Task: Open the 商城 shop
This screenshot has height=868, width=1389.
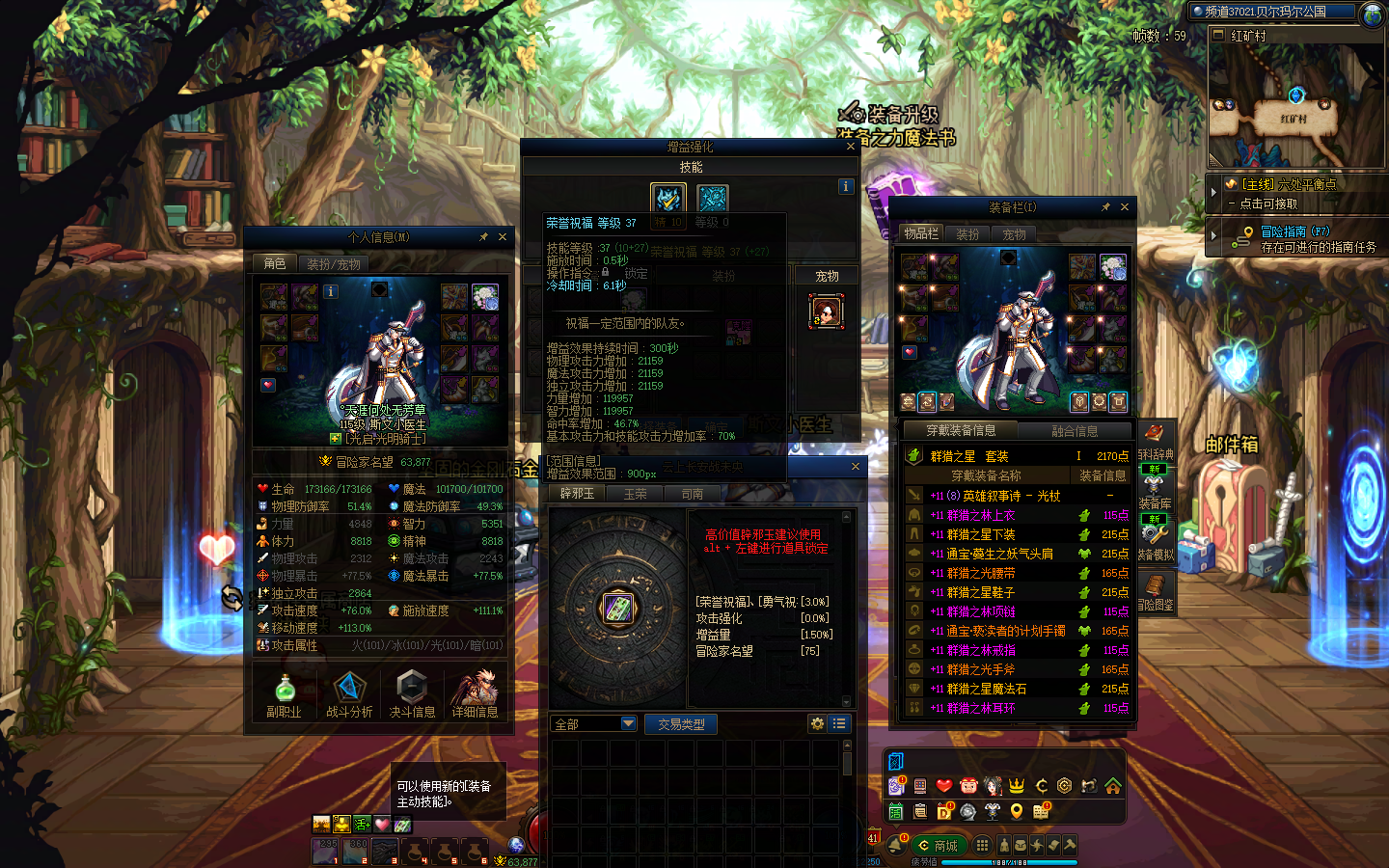Action: 938,846
